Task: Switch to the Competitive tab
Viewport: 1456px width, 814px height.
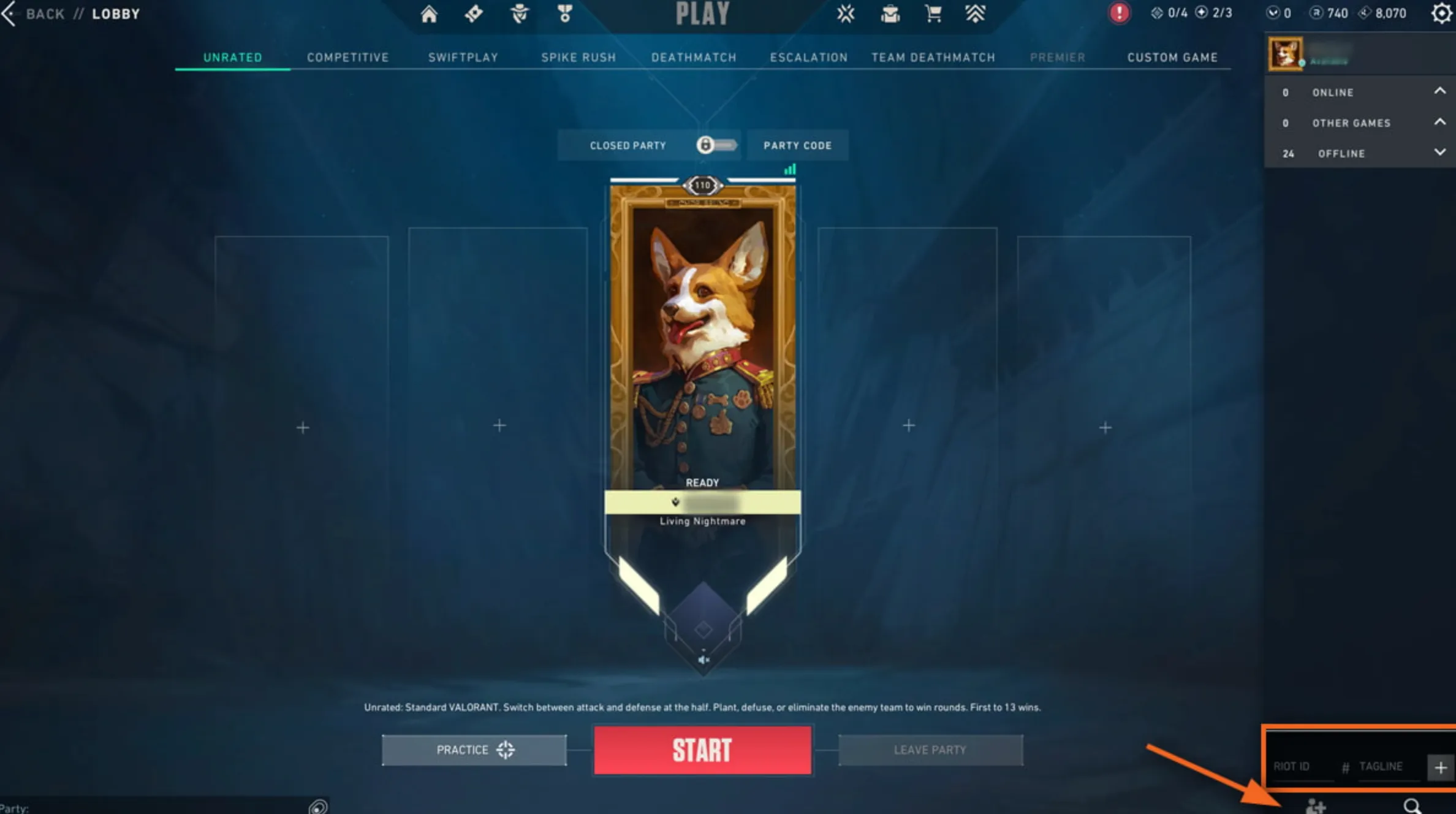Action: (347, 57)
